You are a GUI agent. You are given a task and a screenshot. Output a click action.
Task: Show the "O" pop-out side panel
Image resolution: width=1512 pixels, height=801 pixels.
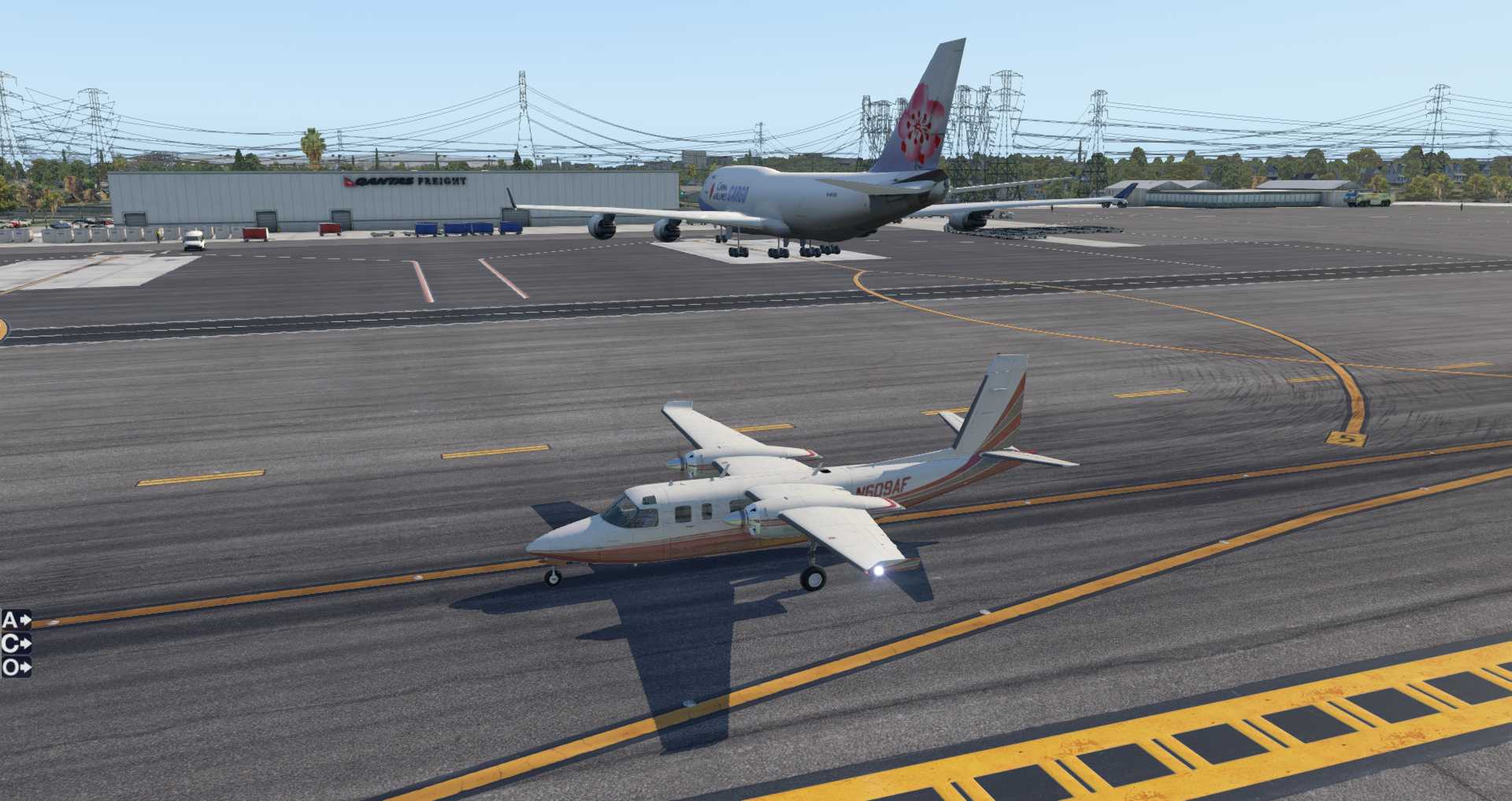16,668
